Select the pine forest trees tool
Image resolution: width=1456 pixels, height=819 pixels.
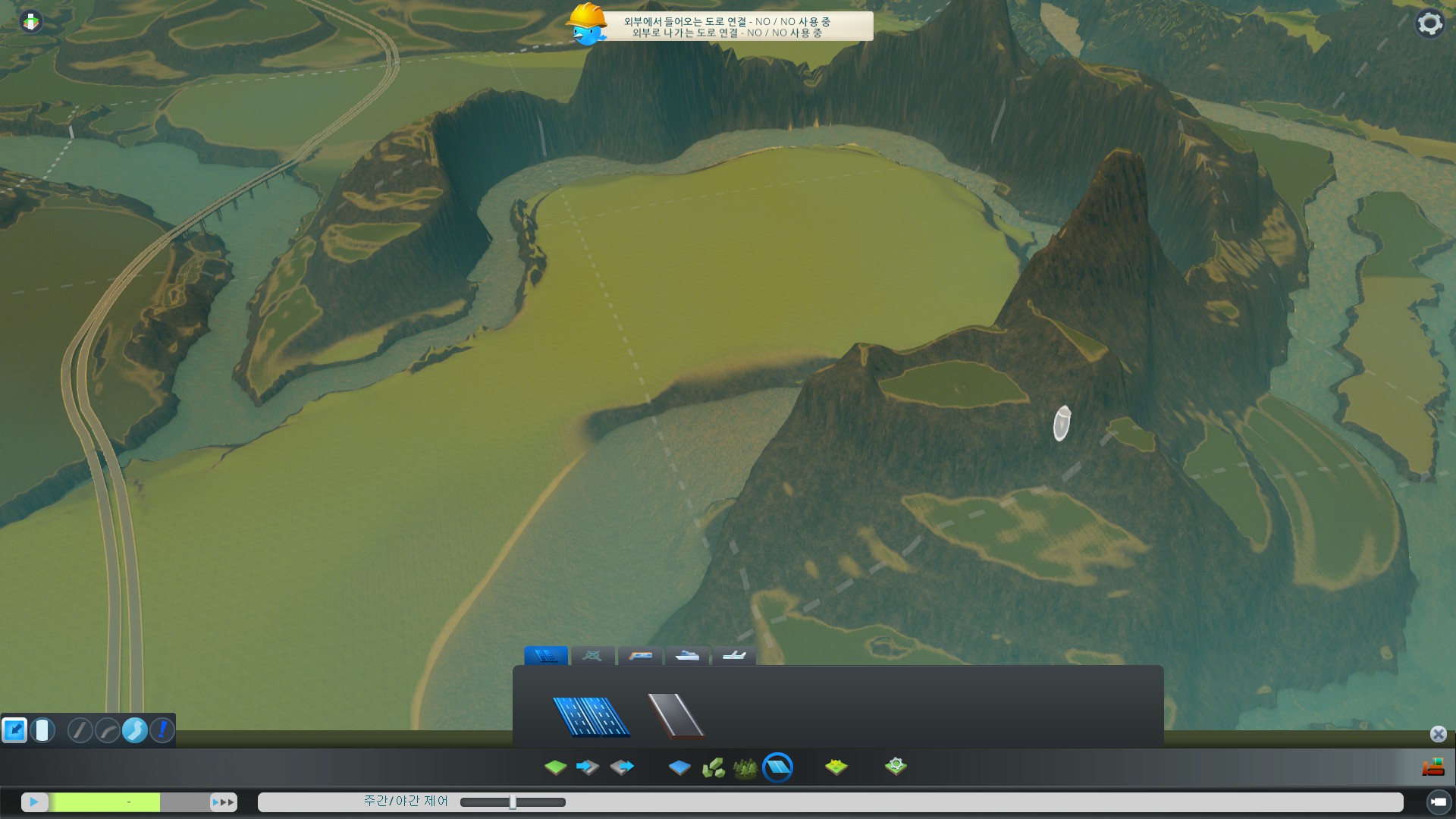coord(745,767)
